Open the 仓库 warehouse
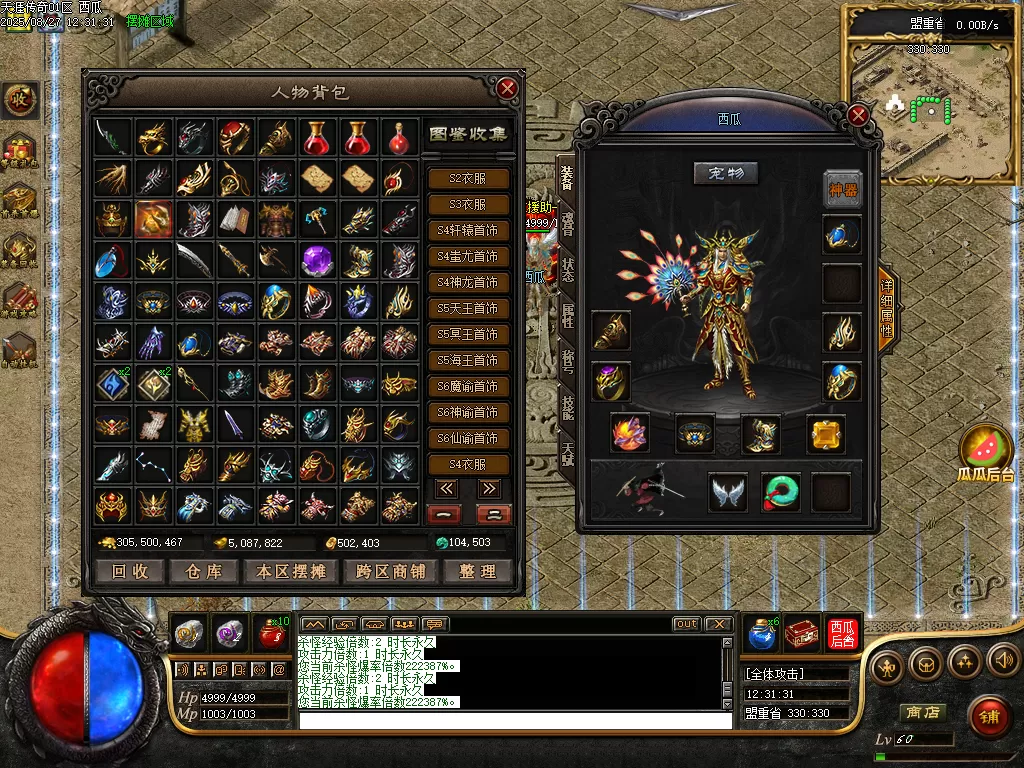1024x768 pixels. click(x=203, y=571)
